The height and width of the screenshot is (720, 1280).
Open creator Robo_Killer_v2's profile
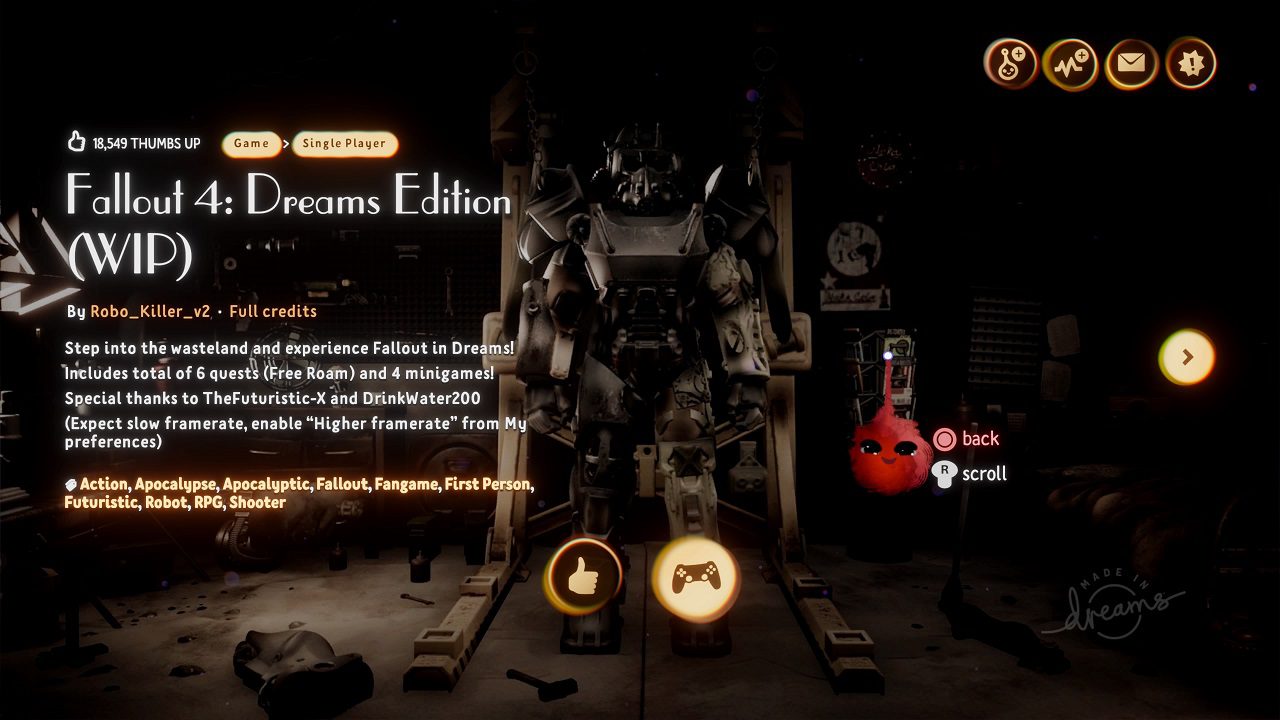(150, 311)
